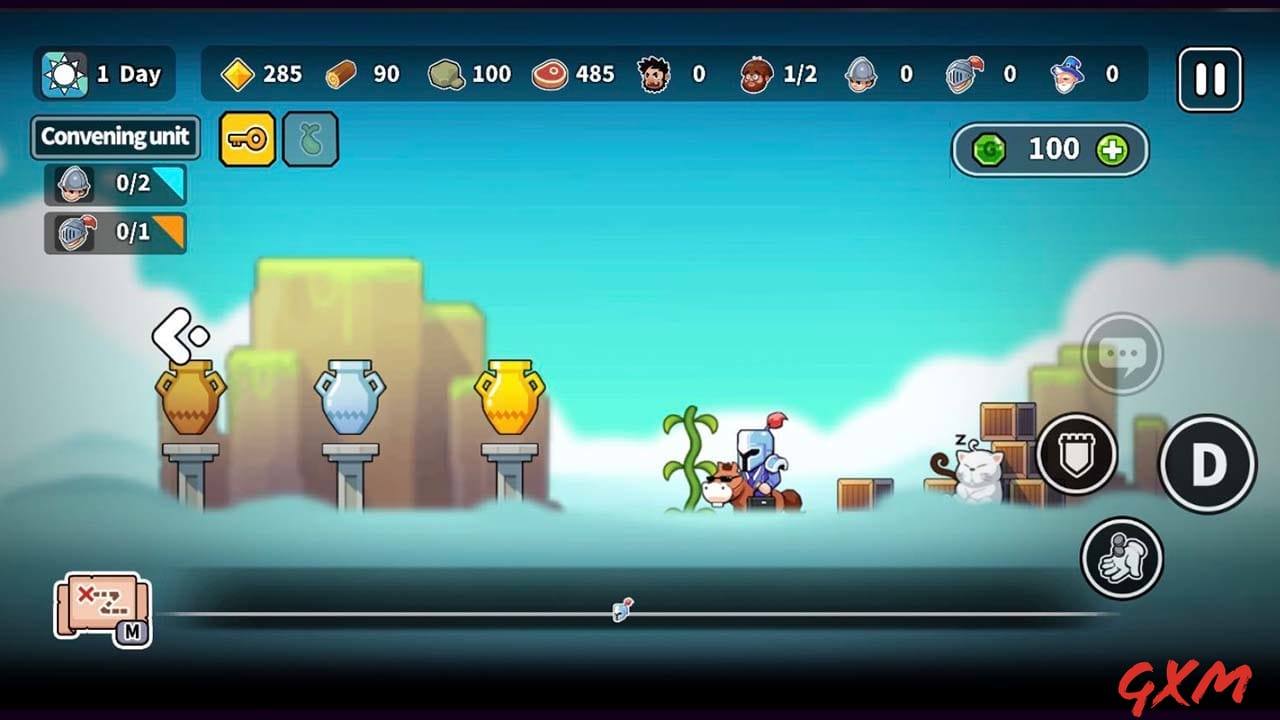Toggle the seed item slot

pyautogui.click(x=310, y=139)
